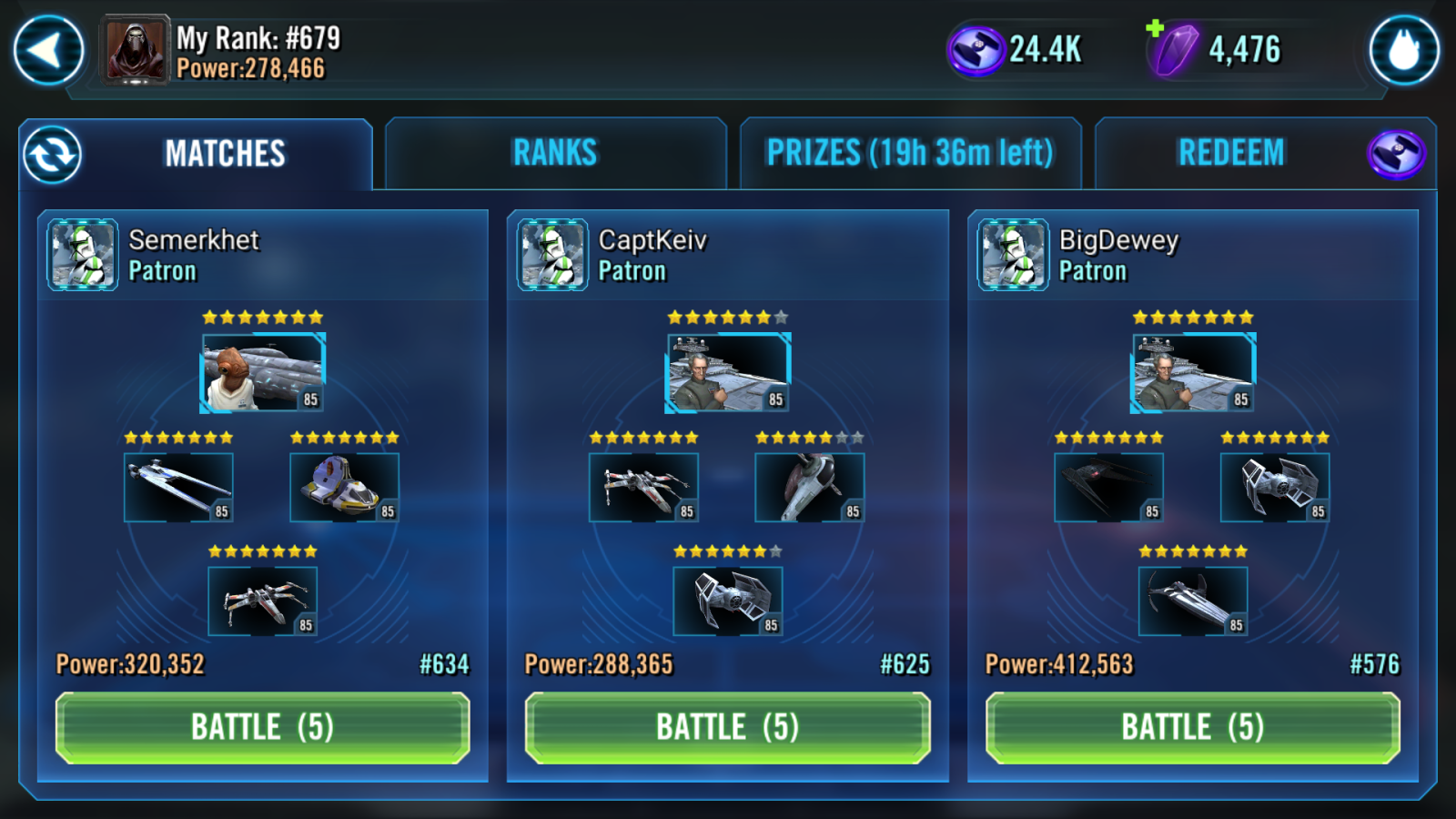Challenge BigDewey to a battle
The height and width of the screenshot is (819, 1456).
click(x=1192, y=727)
